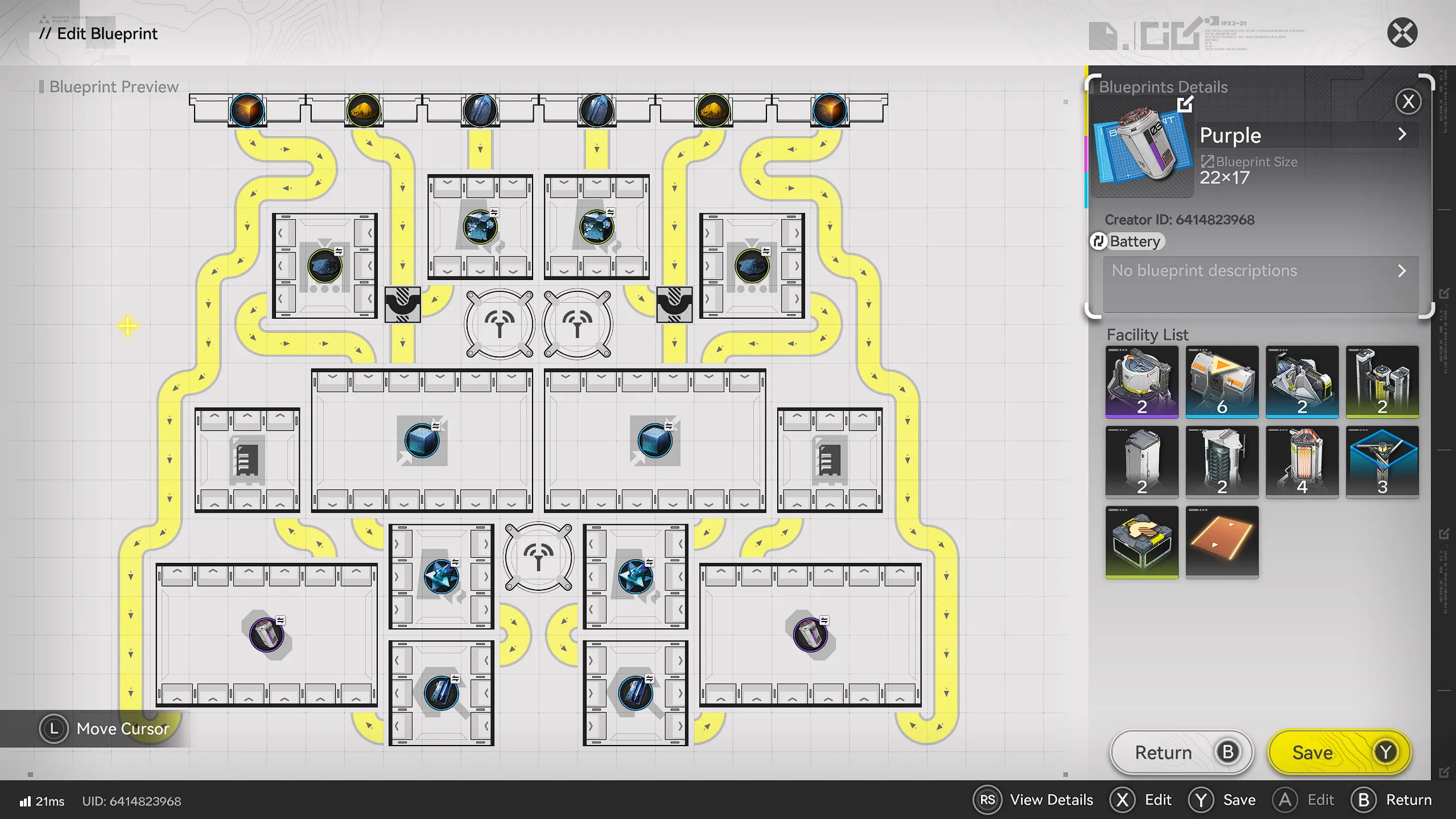Select the purple-bordered facility tile

point(1141,382)
